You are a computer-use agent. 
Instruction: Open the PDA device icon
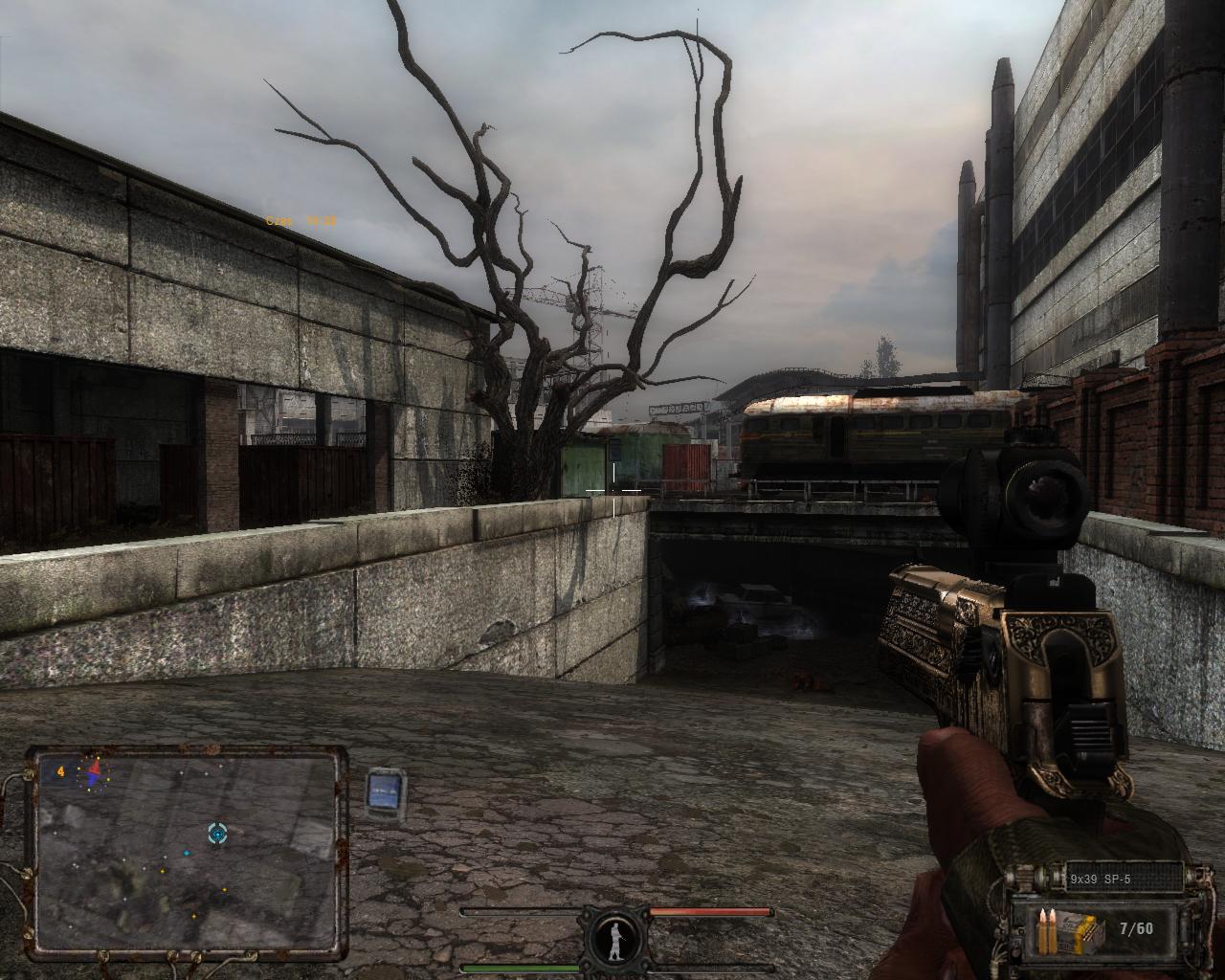[x=387, y=792]
